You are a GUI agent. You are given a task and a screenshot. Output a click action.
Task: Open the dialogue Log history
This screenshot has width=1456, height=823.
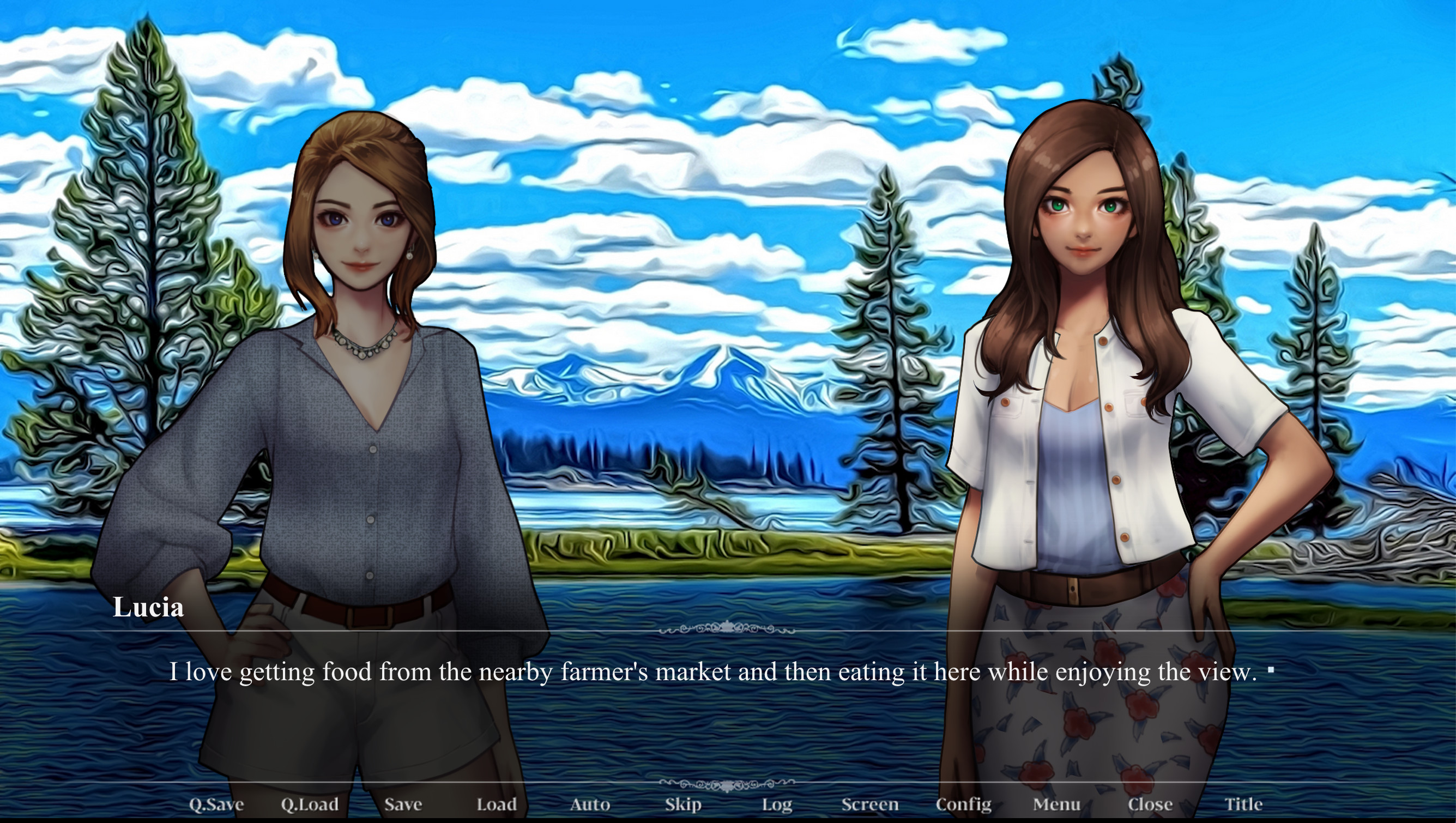point(778,803)
